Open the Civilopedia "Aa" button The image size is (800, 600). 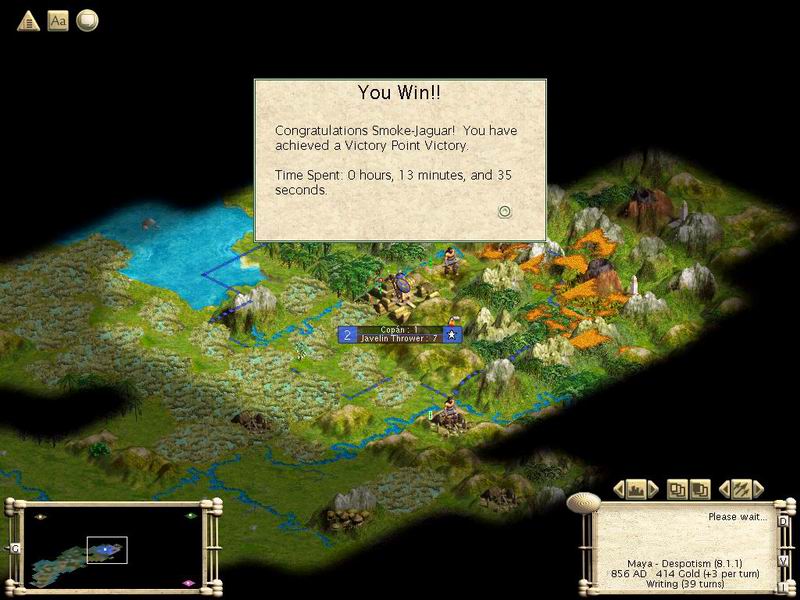click(x=58, y=20)
